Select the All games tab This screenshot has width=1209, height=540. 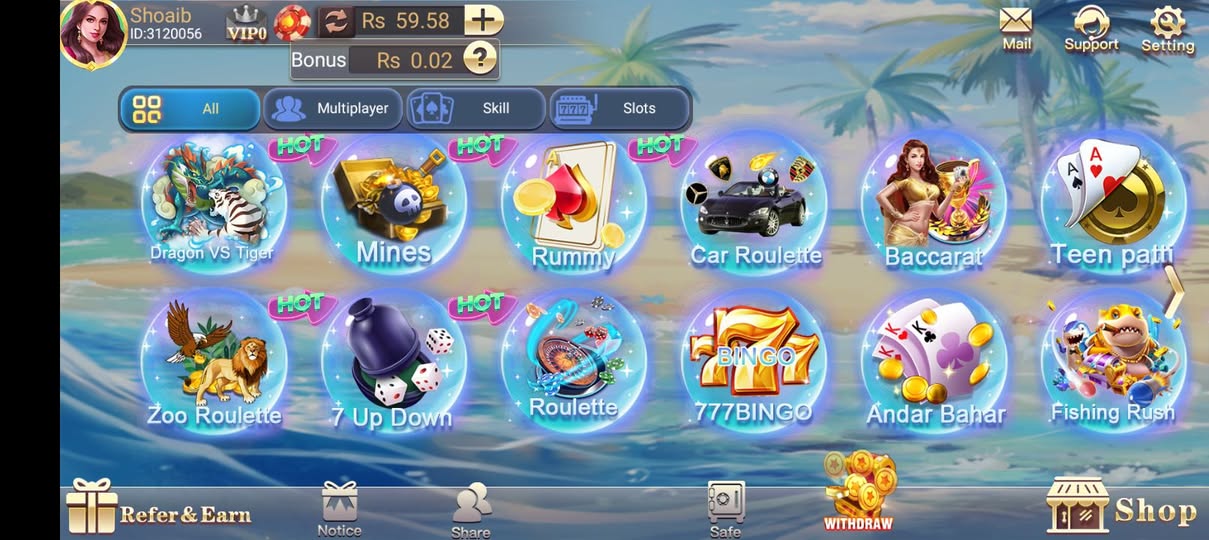(190, 109)
